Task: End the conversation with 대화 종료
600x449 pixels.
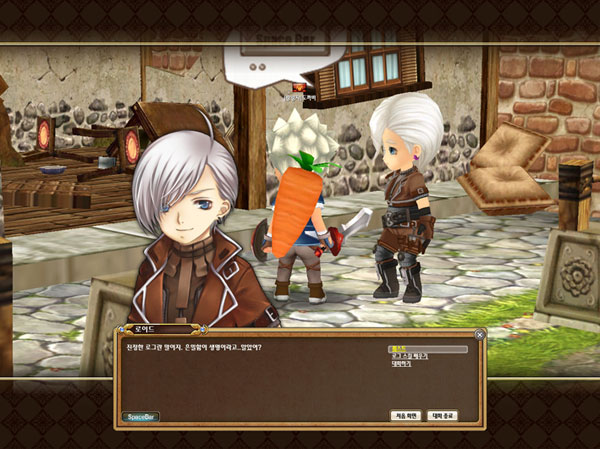Action: [x=442, y=415]
